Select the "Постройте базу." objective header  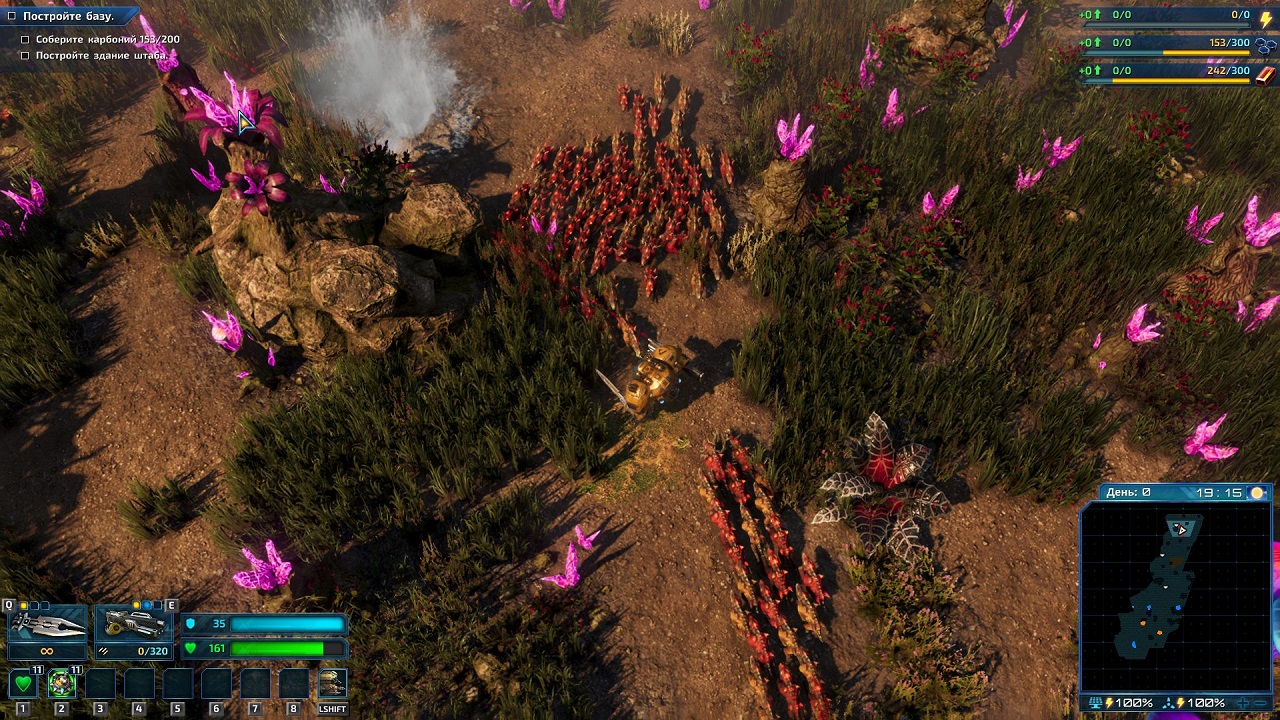(68, 16)
